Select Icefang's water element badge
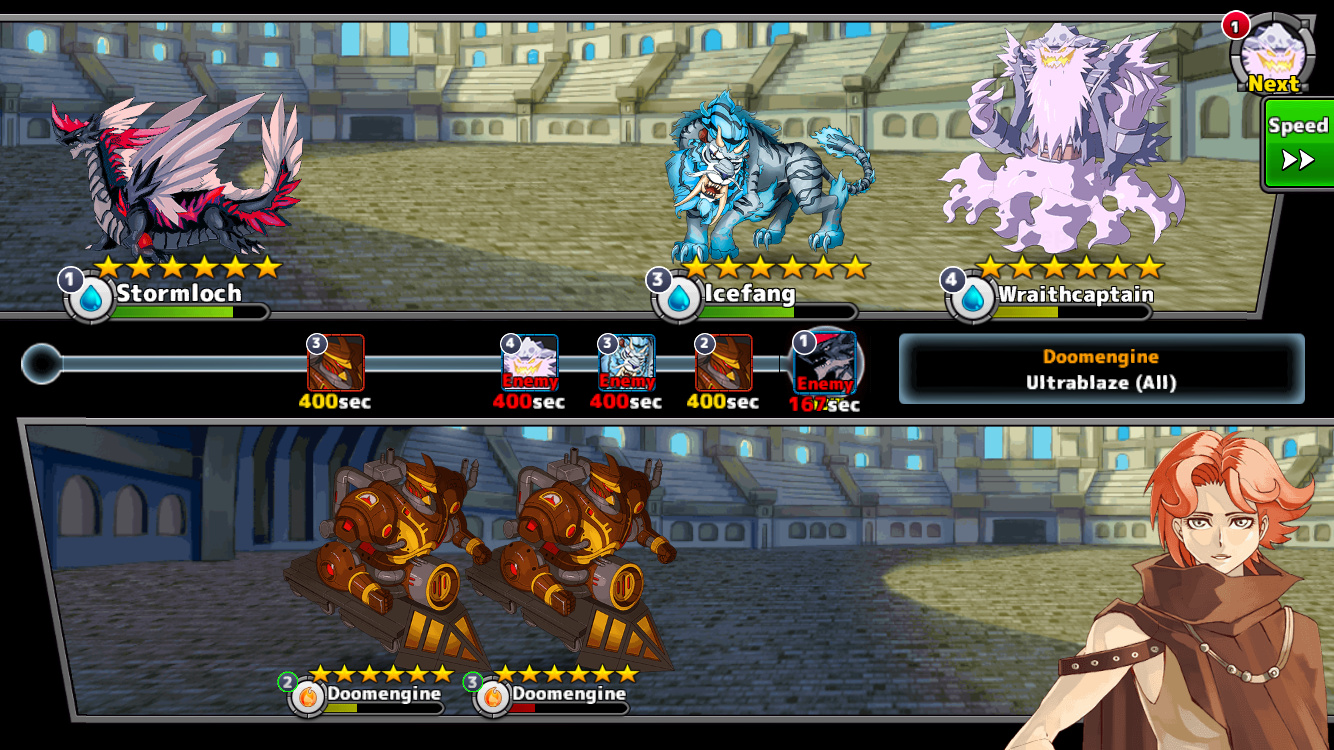This screenshot has width=1334, height=750. [679, 298]
